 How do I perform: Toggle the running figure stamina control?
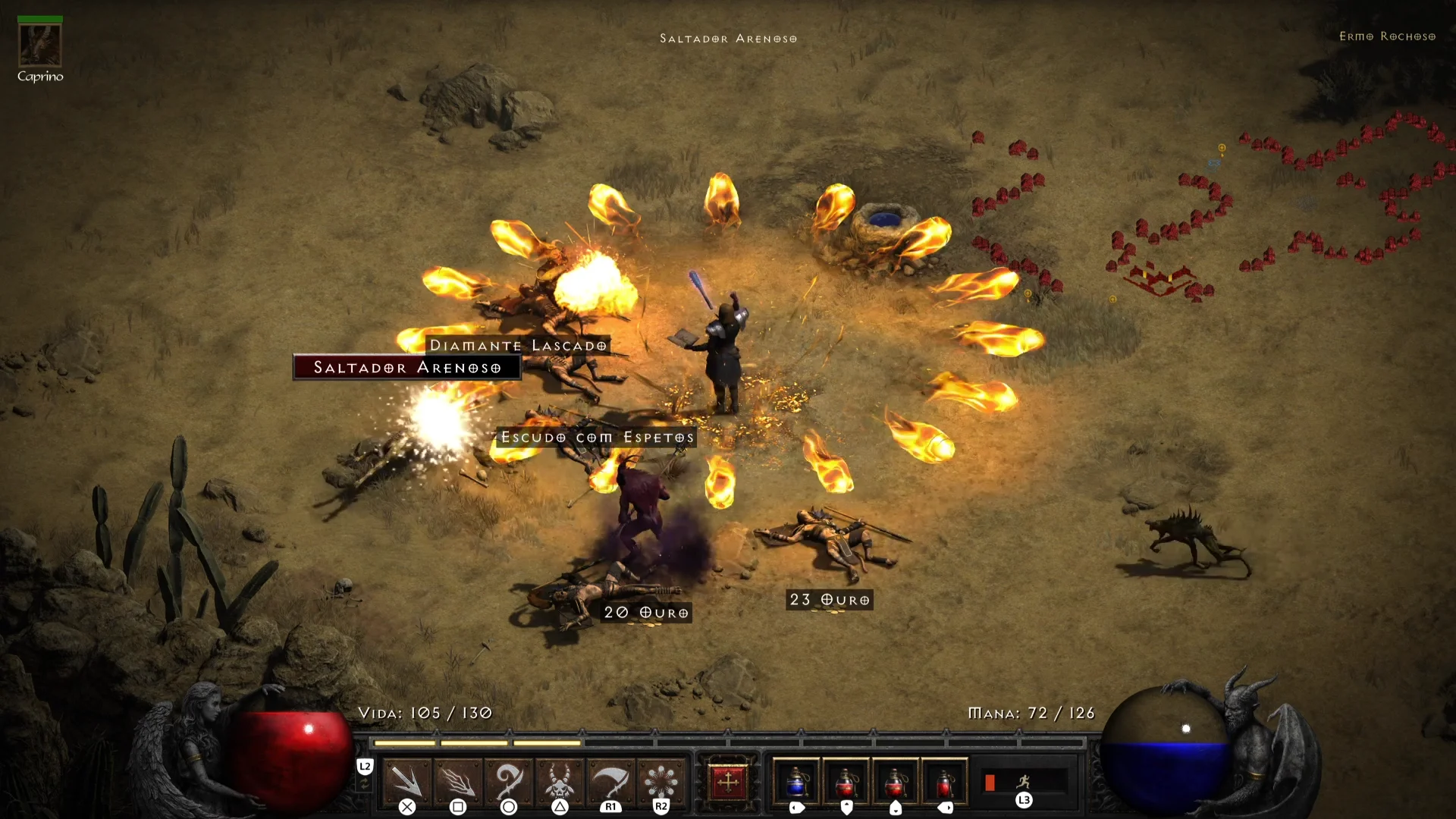tap(1024, 781)
